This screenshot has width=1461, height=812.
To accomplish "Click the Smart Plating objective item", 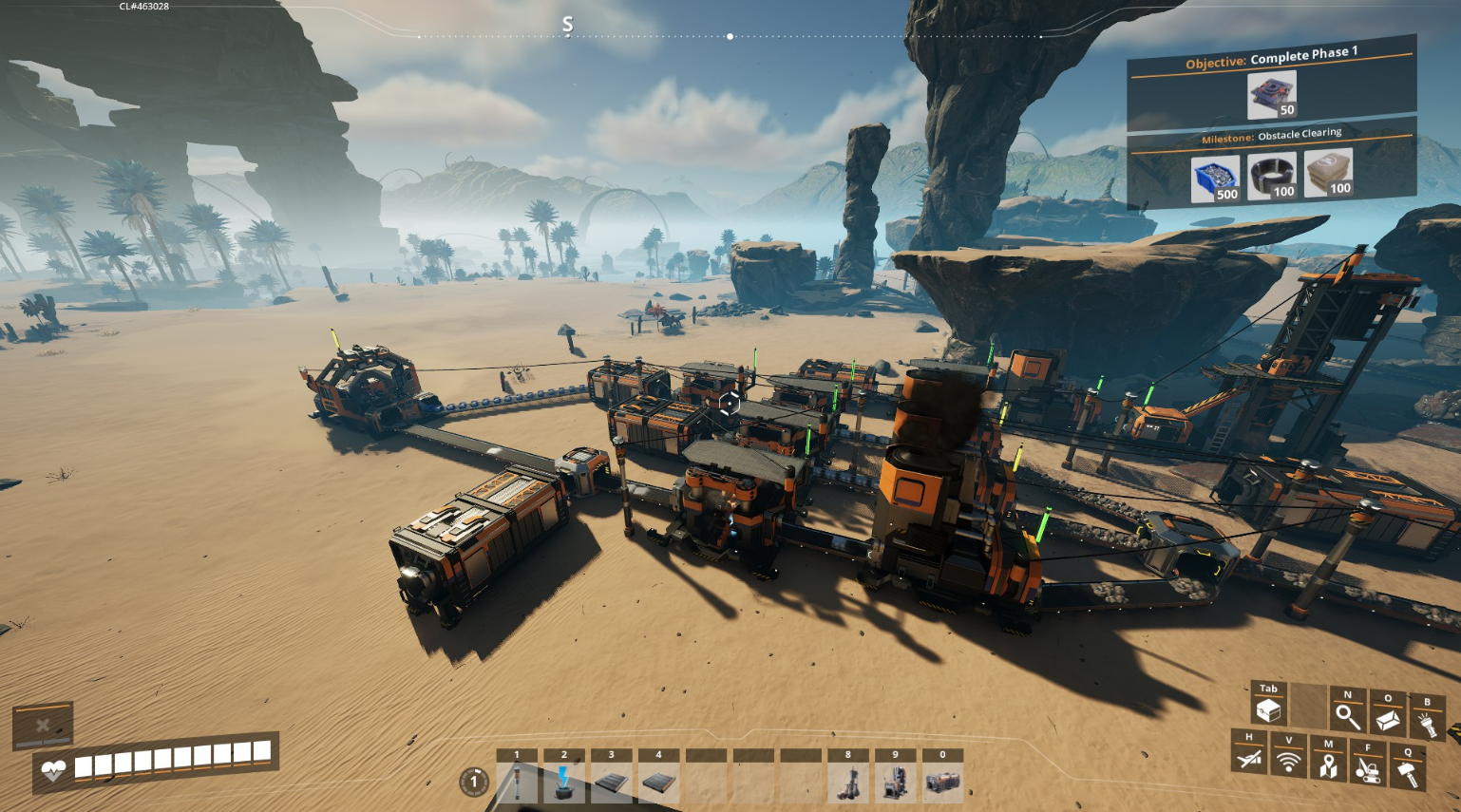I will click(x=1272, y=95).
